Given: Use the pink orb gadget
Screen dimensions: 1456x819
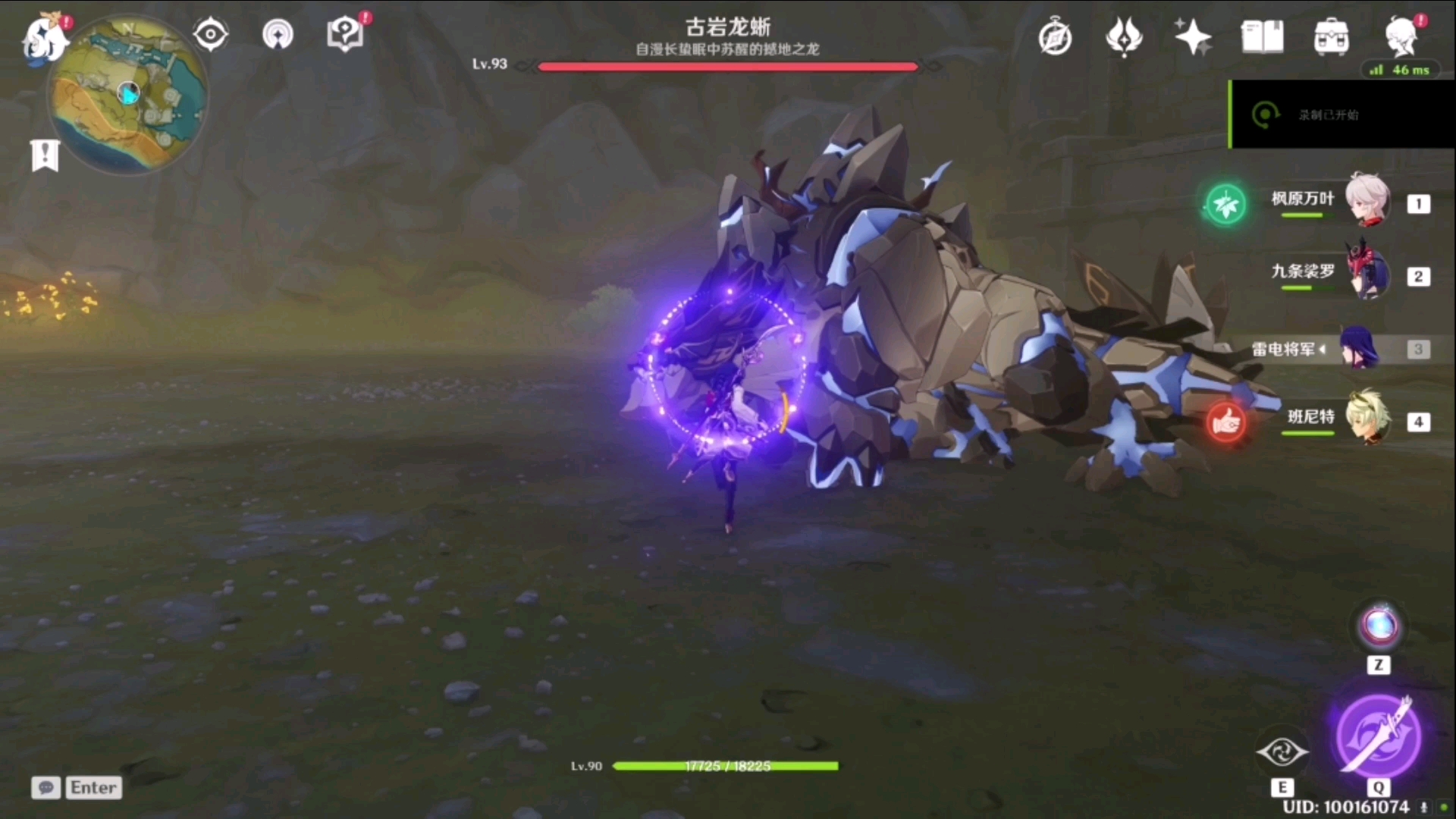Looking at the screenshot, I should point(1379,626).
